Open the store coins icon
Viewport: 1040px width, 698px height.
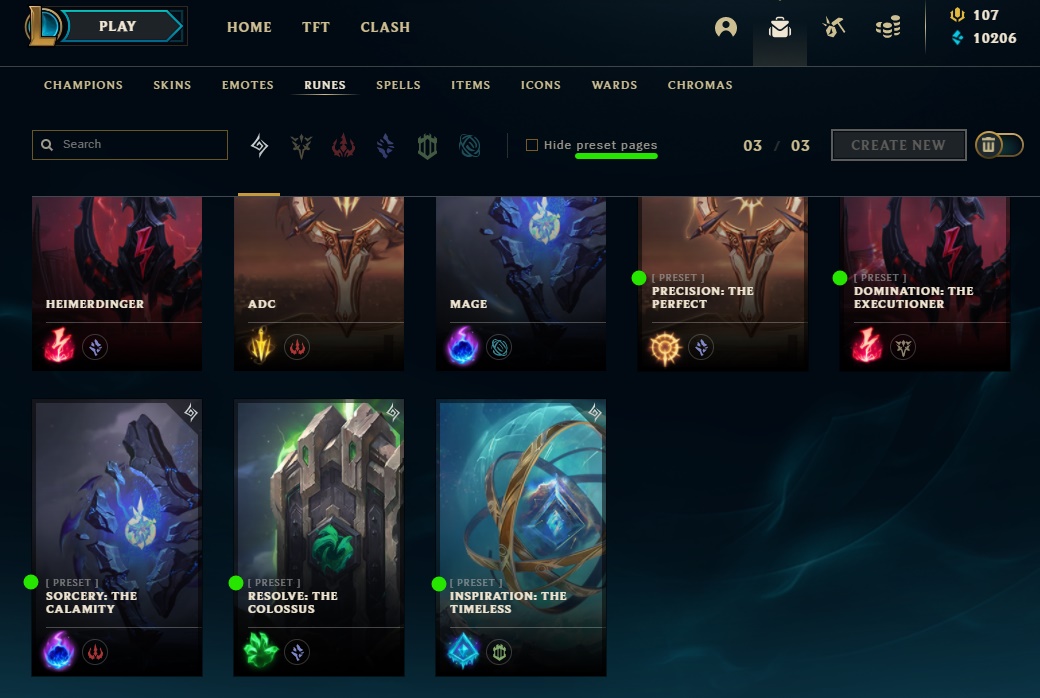pos(887,28)
